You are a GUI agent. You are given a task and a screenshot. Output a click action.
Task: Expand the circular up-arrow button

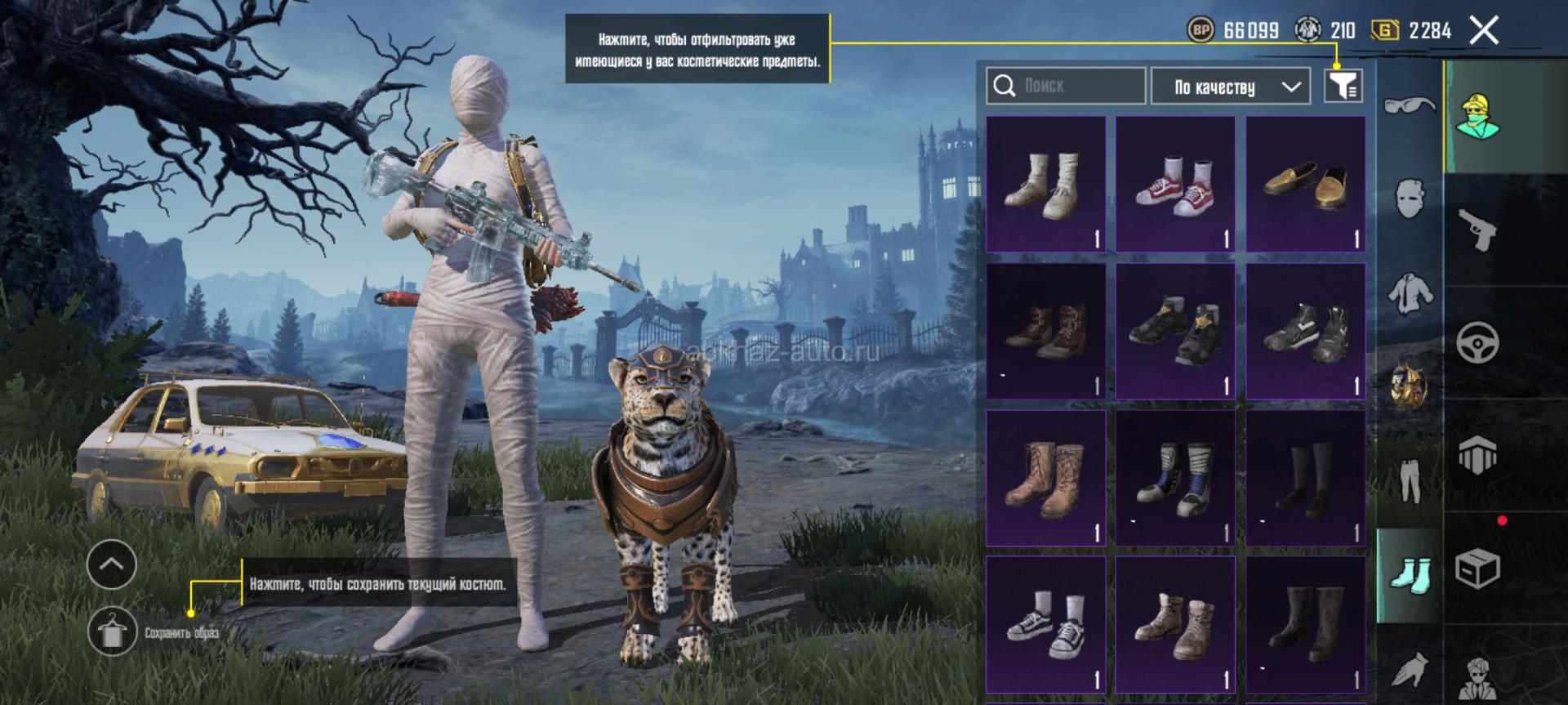[x=112, y=564]
